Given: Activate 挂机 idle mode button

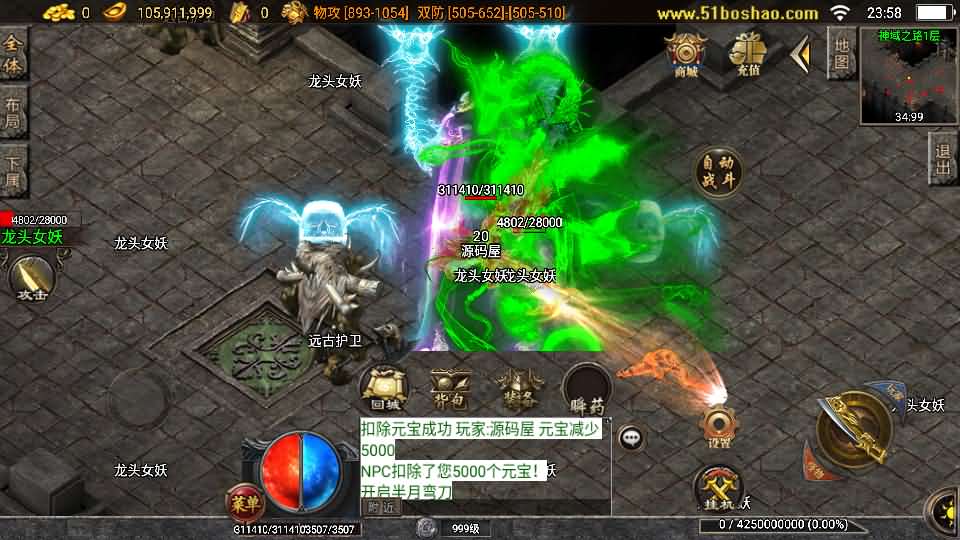Looking at the screenshot, I should (x=718, y=488).
